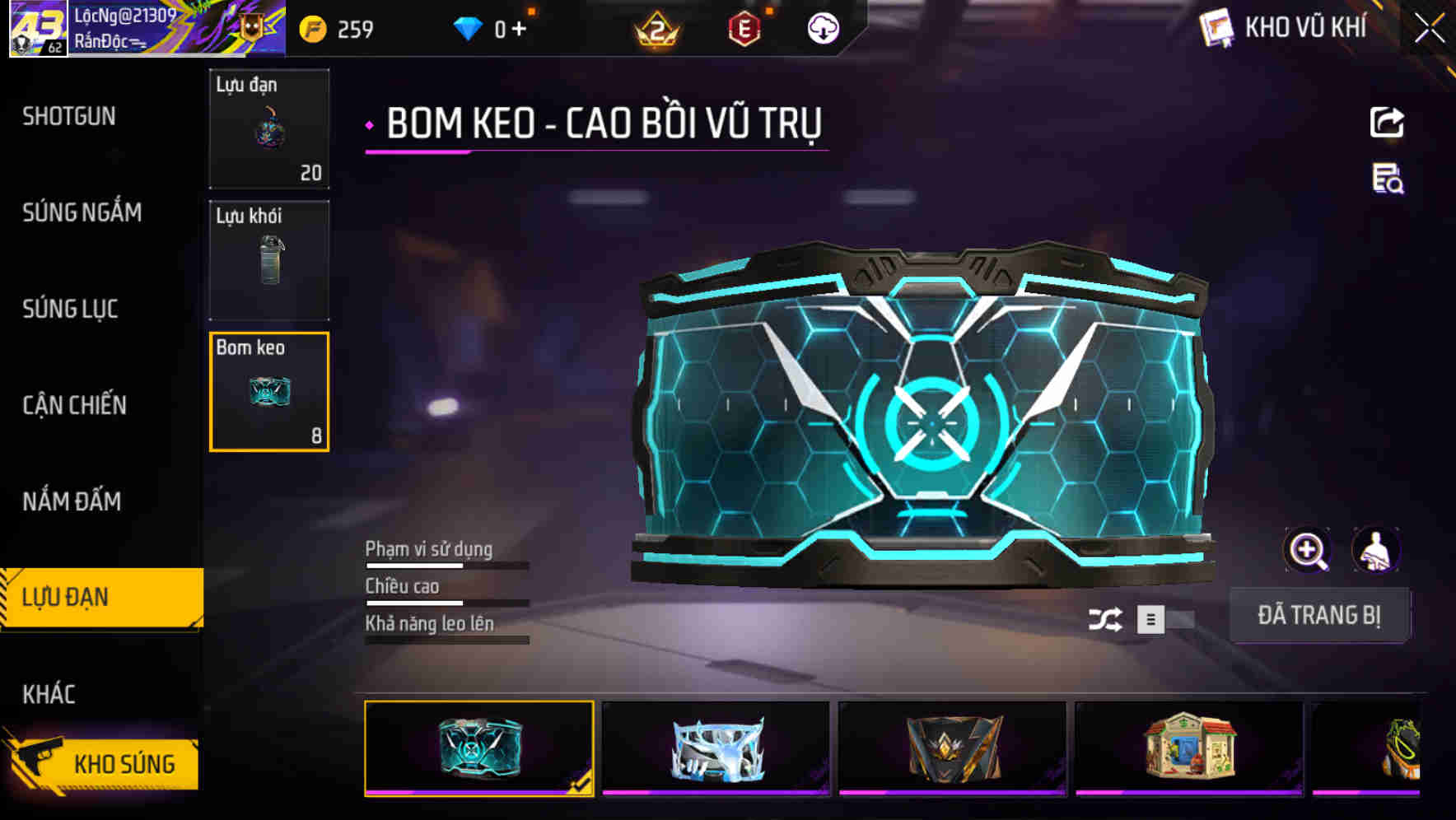Open the character preview icon

click(x=1377, y=550)
